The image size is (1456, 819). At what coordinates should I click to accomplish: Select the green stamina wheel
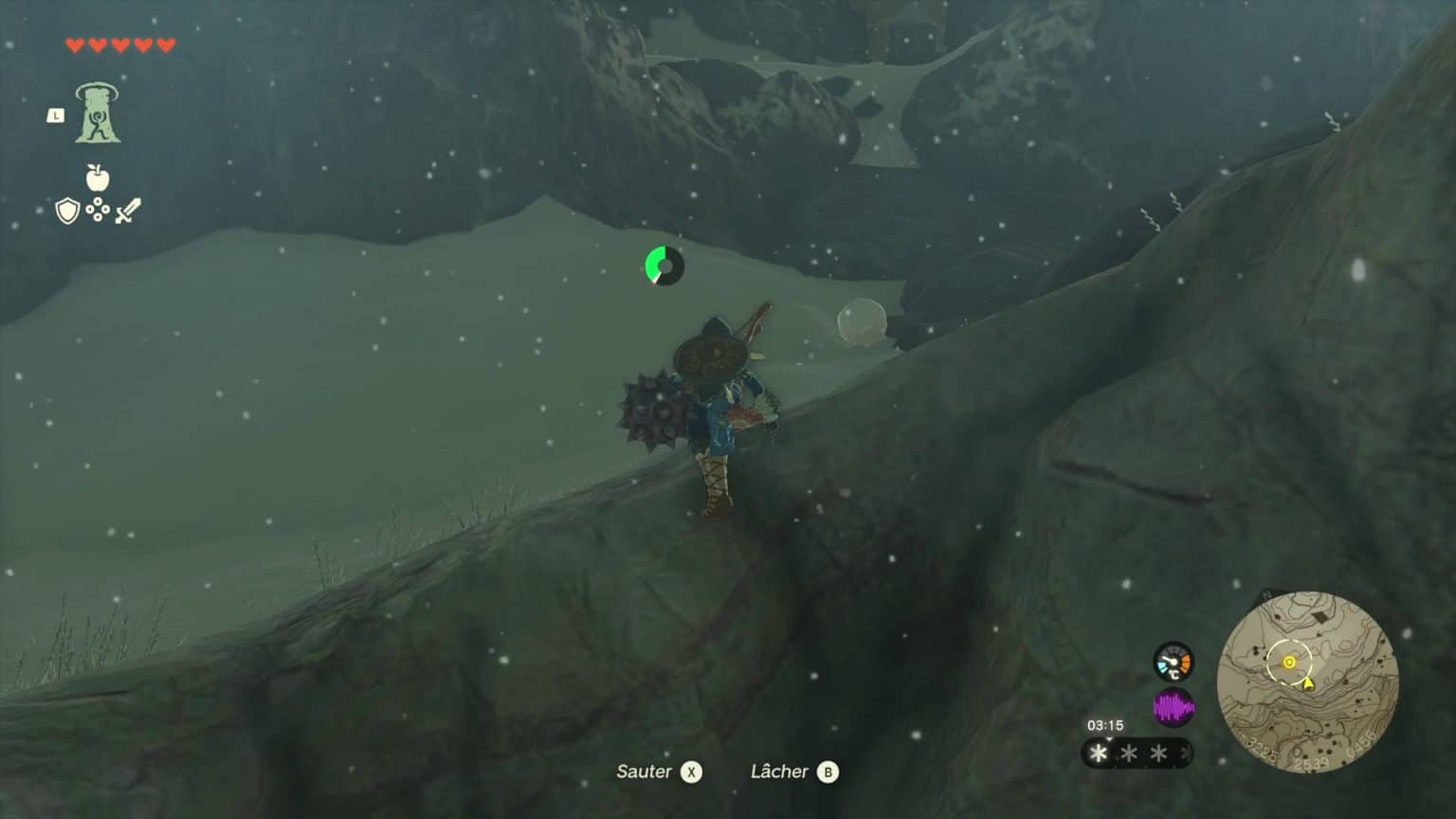[x=664, y=266]
